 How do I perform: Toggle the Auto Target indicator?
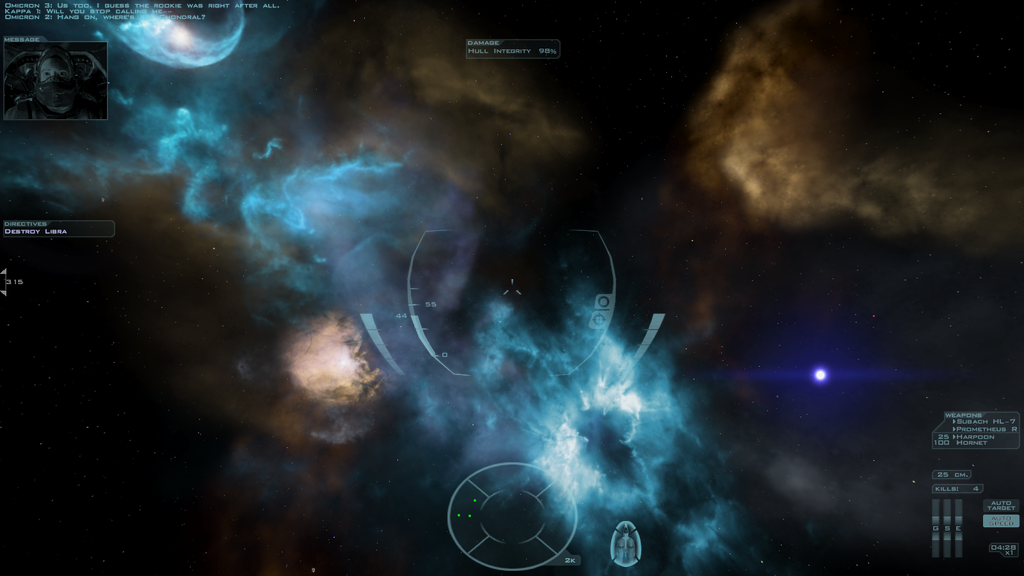coord(1001,505)
